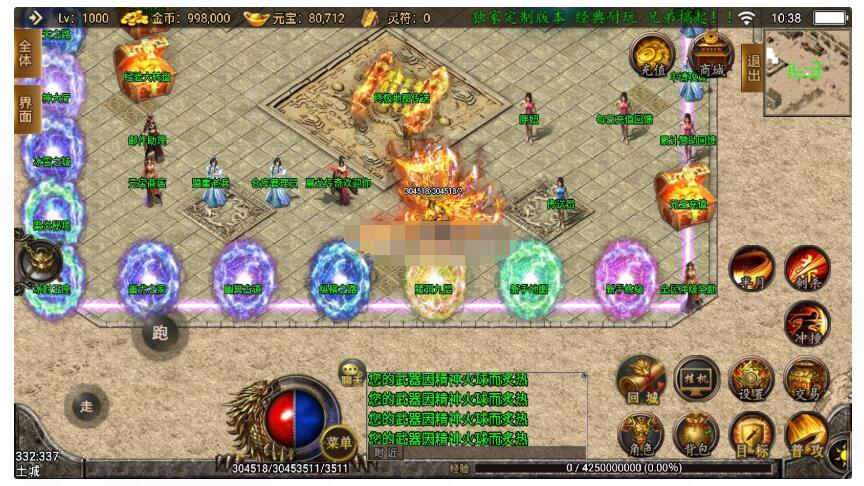The width and height of the screenshot is (864, 486).
Task: Toggle 挂机 auto-battle
Action: coord(696,380)
